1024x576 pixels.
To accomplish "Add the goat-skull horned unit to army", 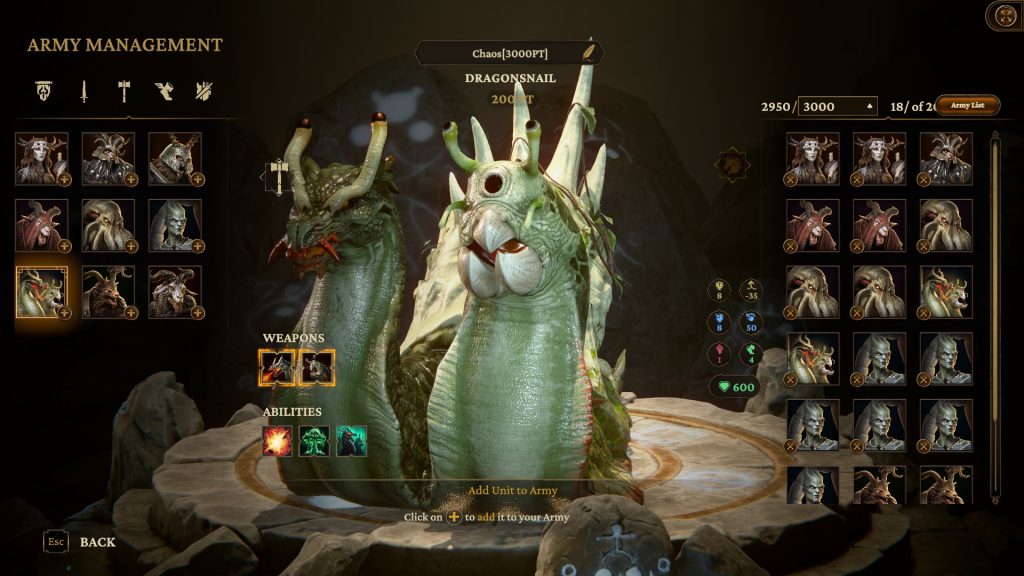I will point(198,312).
